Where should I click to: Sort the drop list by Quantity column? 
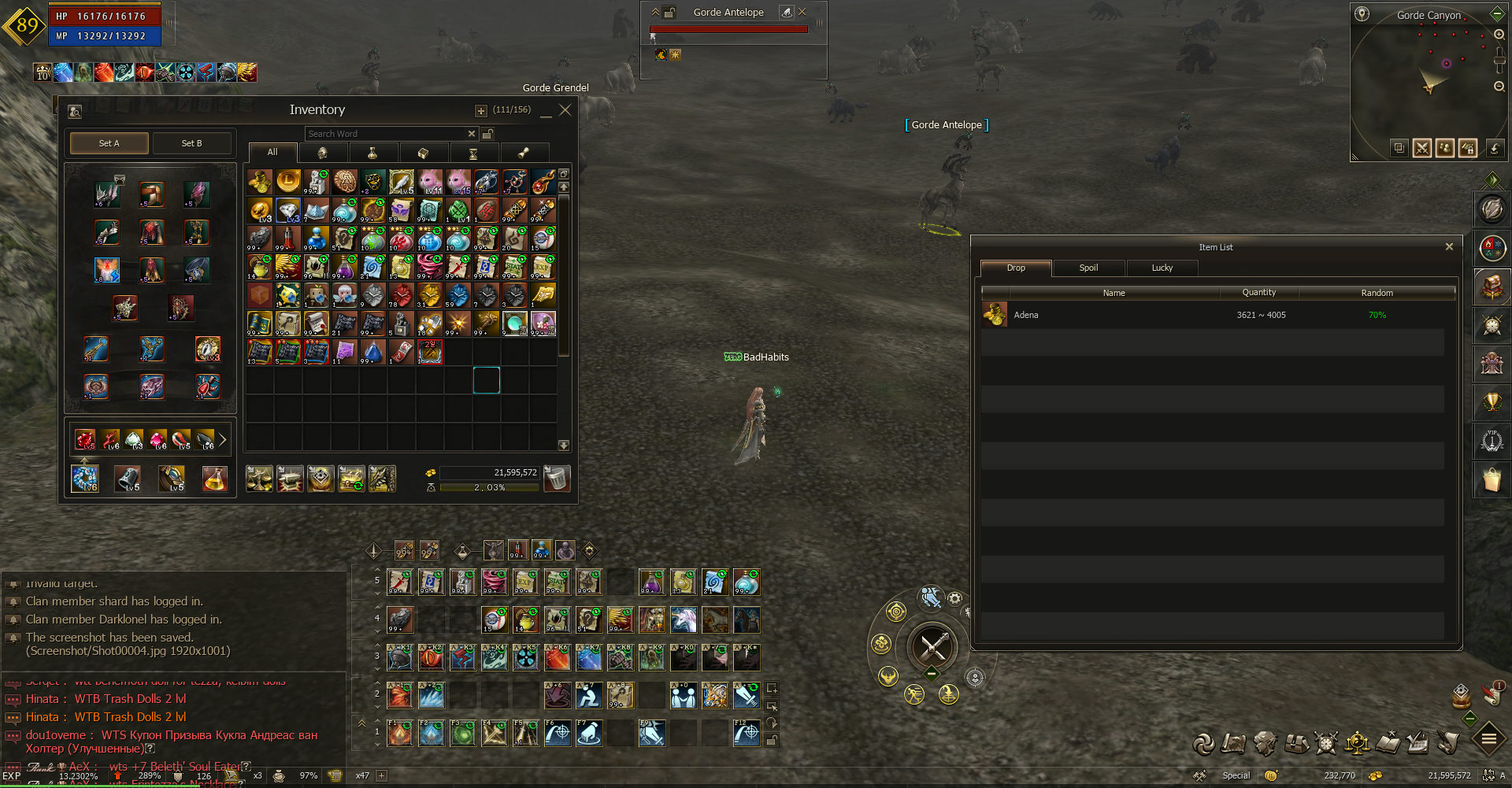click(x=1258, y=292)
